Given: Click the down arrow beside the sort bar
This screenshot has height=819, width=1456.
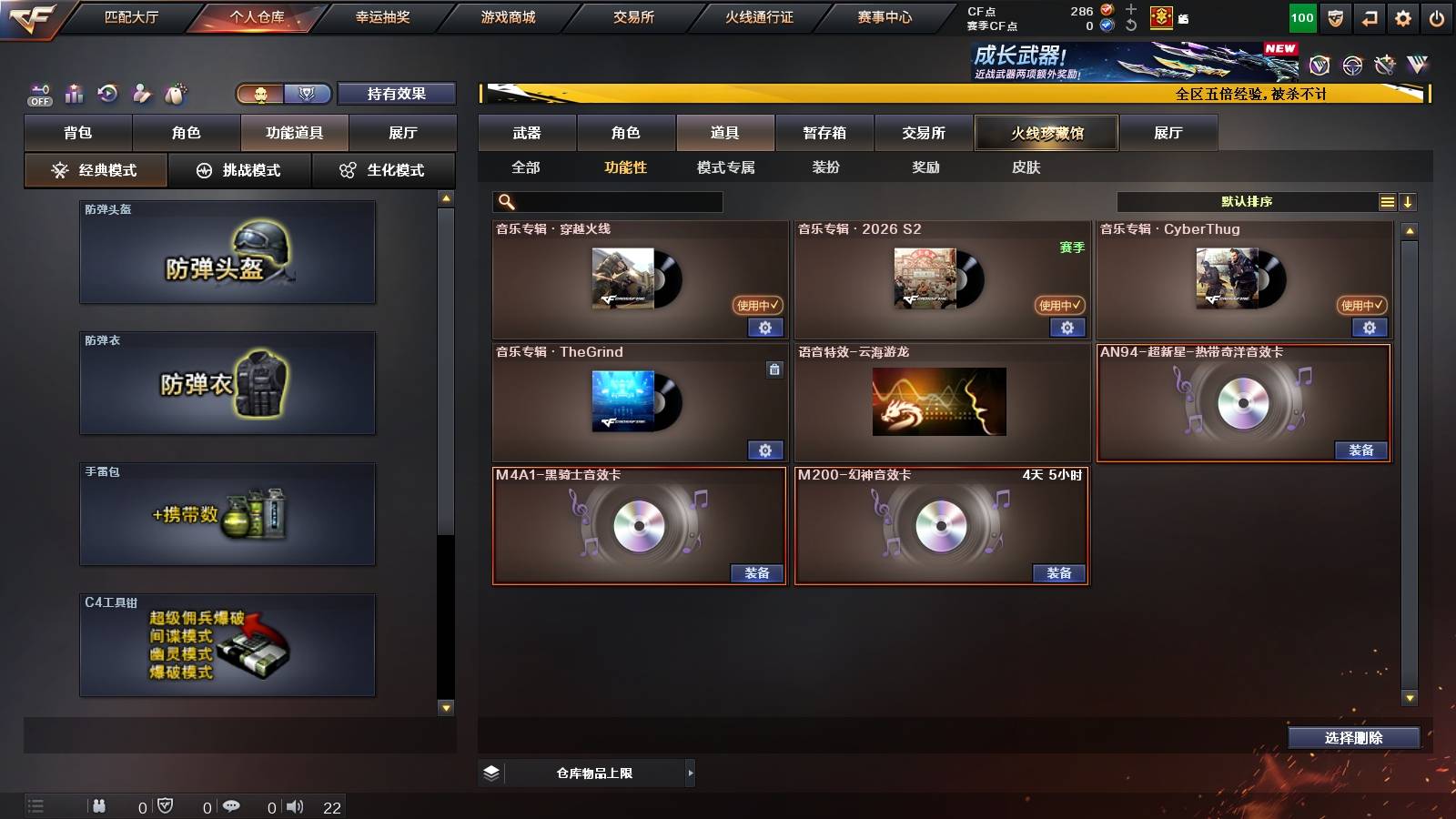Looking at the screenshot, I should 1408,202.
